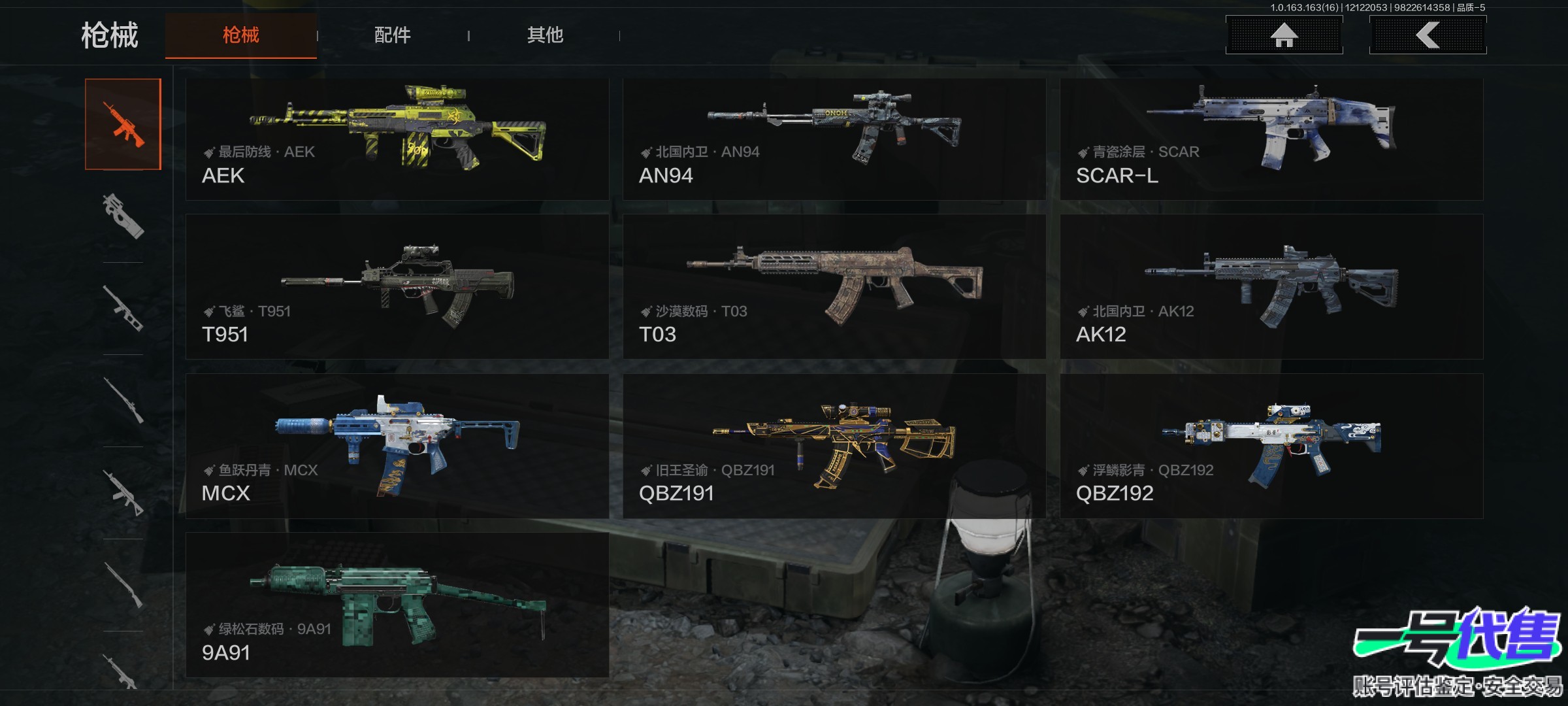Click the back arrow button
This screenshot has height=706, width=1568.
(x=1428, y=35)
